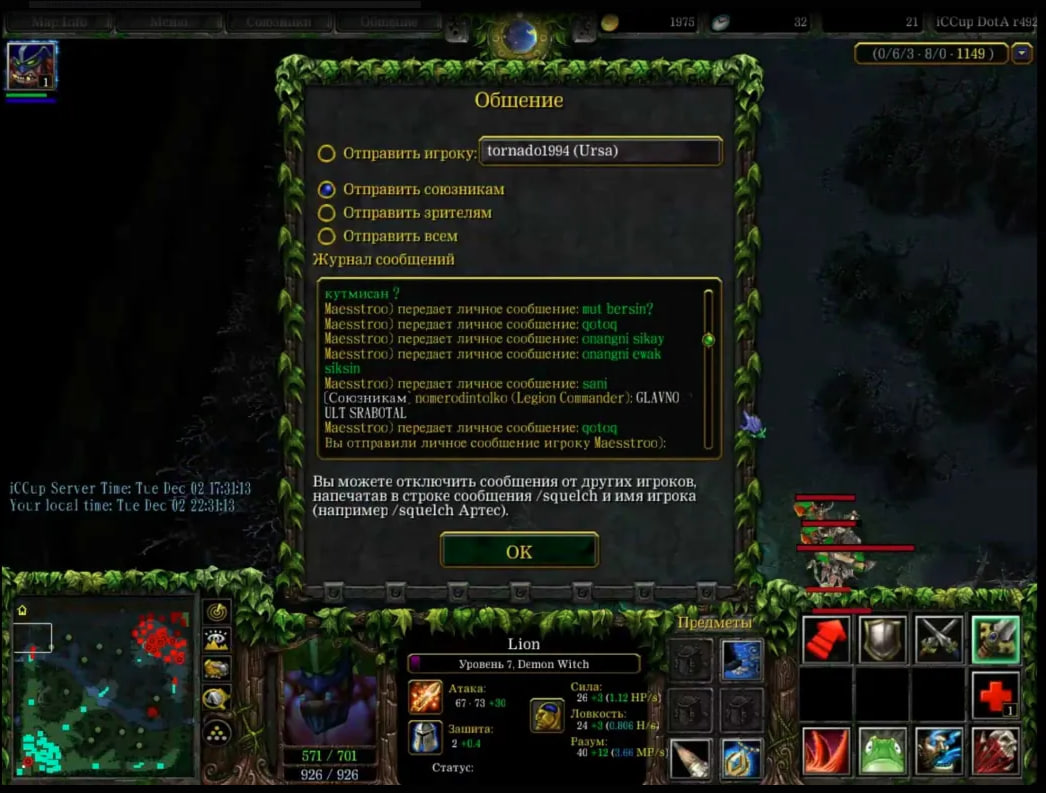Select the send to observers option

326,213
